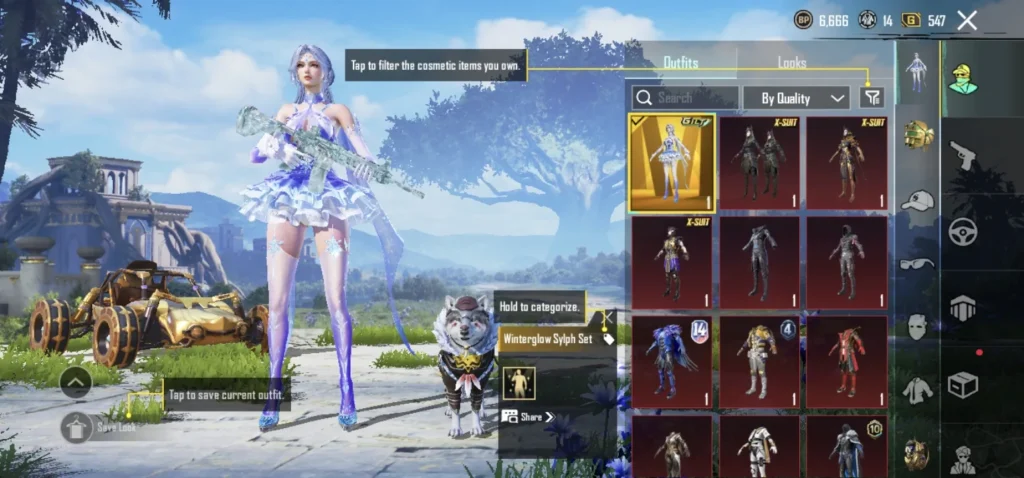Switch to the pistol weapons section
Image resolution: width=1024 pixels, height=478 pixels.
pyautogui.click(x=963, y=155)
